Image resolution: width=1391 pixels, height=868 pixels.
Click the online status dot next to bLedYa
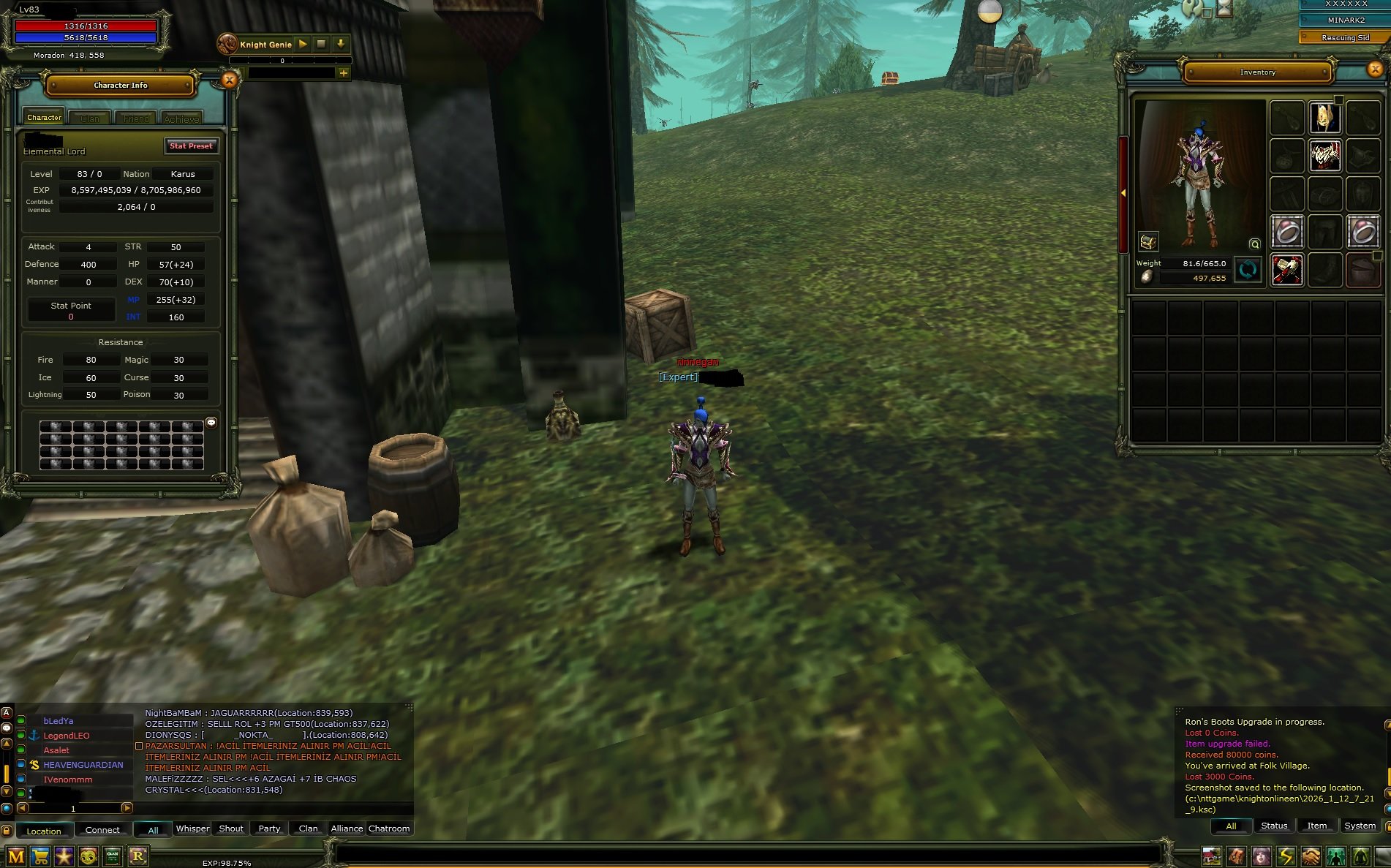point(20,721)
